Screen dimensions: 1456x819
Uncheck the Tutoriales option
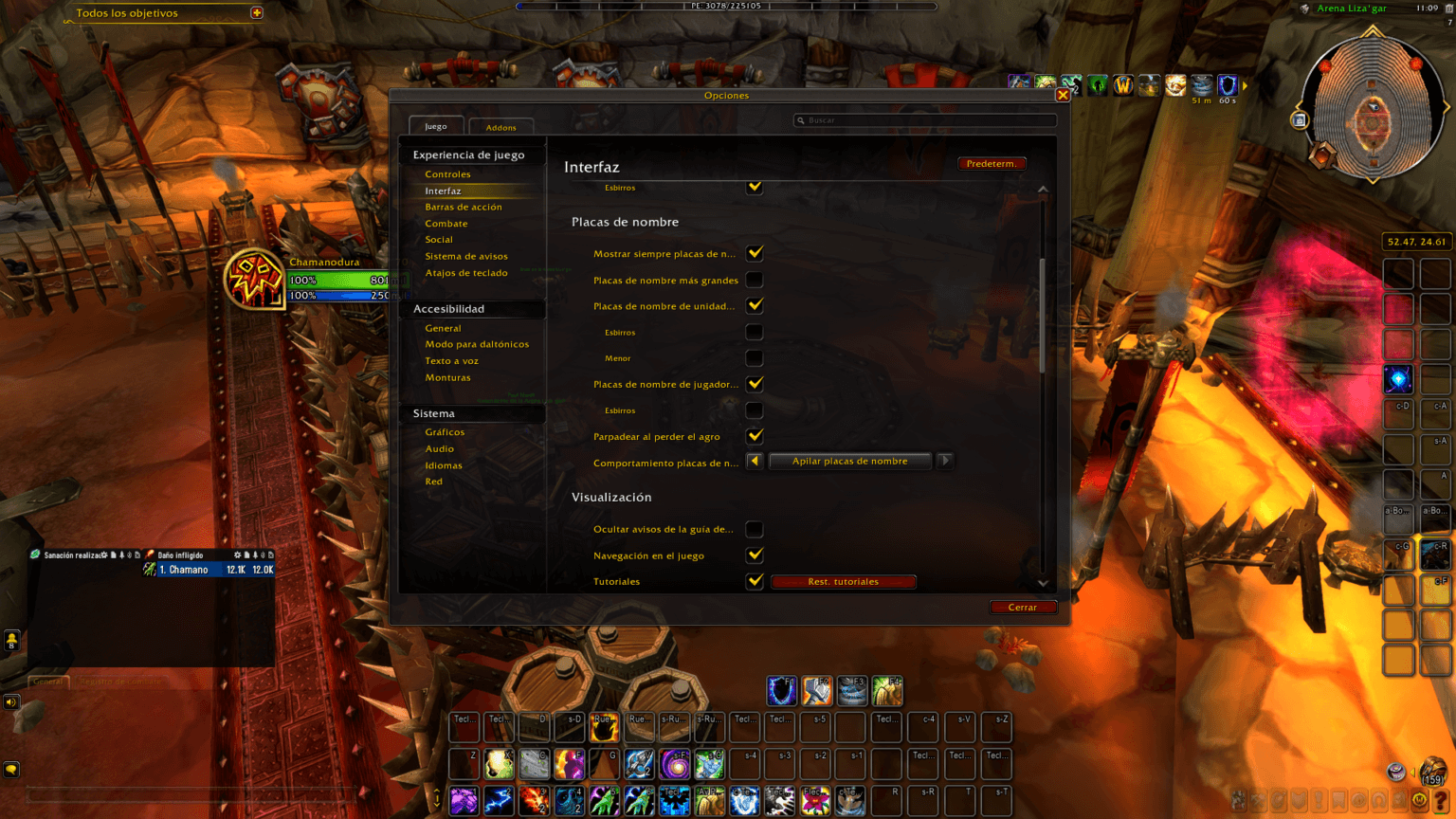pyautogui.click(x=754, y=581)
